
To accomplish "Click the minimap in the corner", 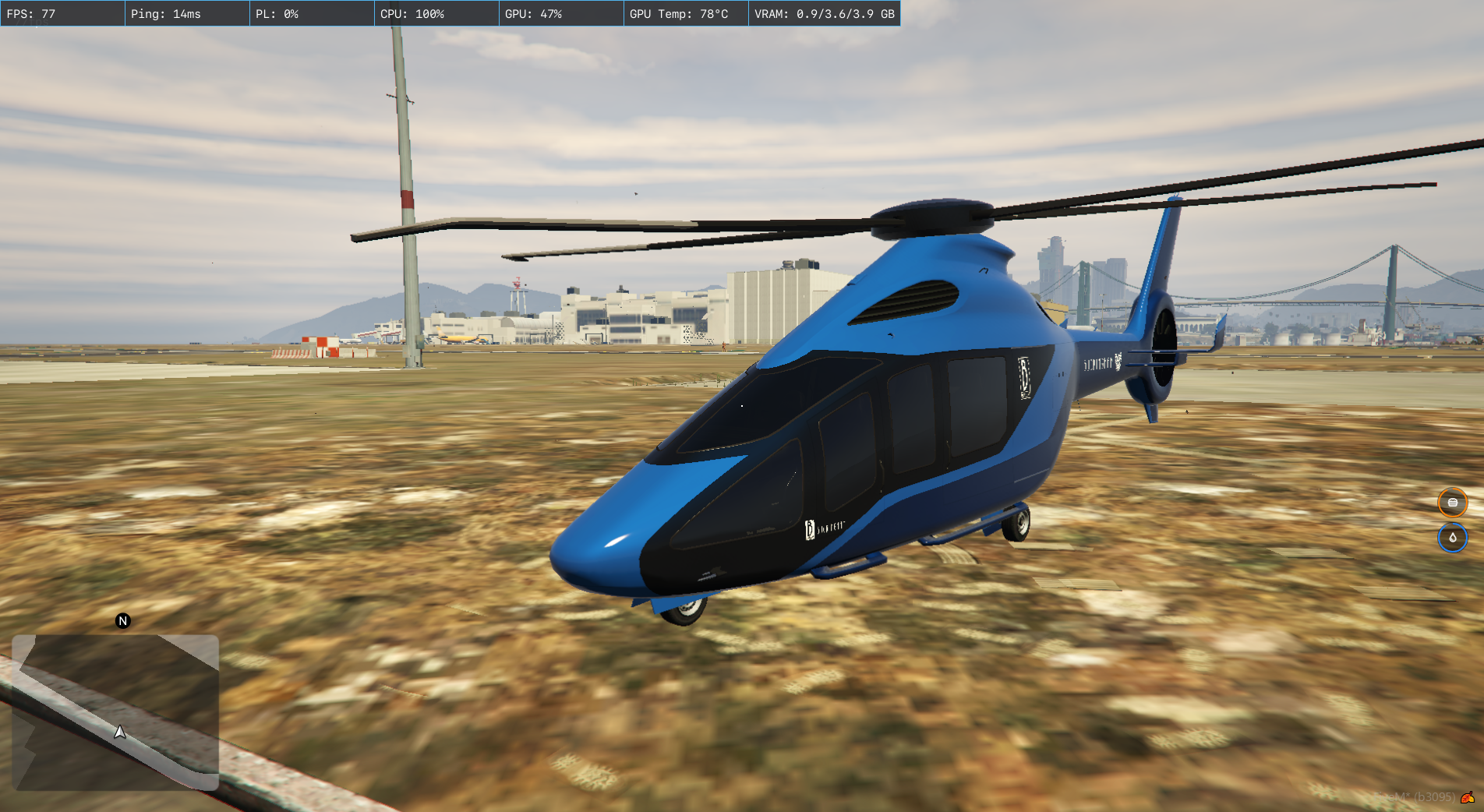I will pyautogui.click(x=115, y=712).
